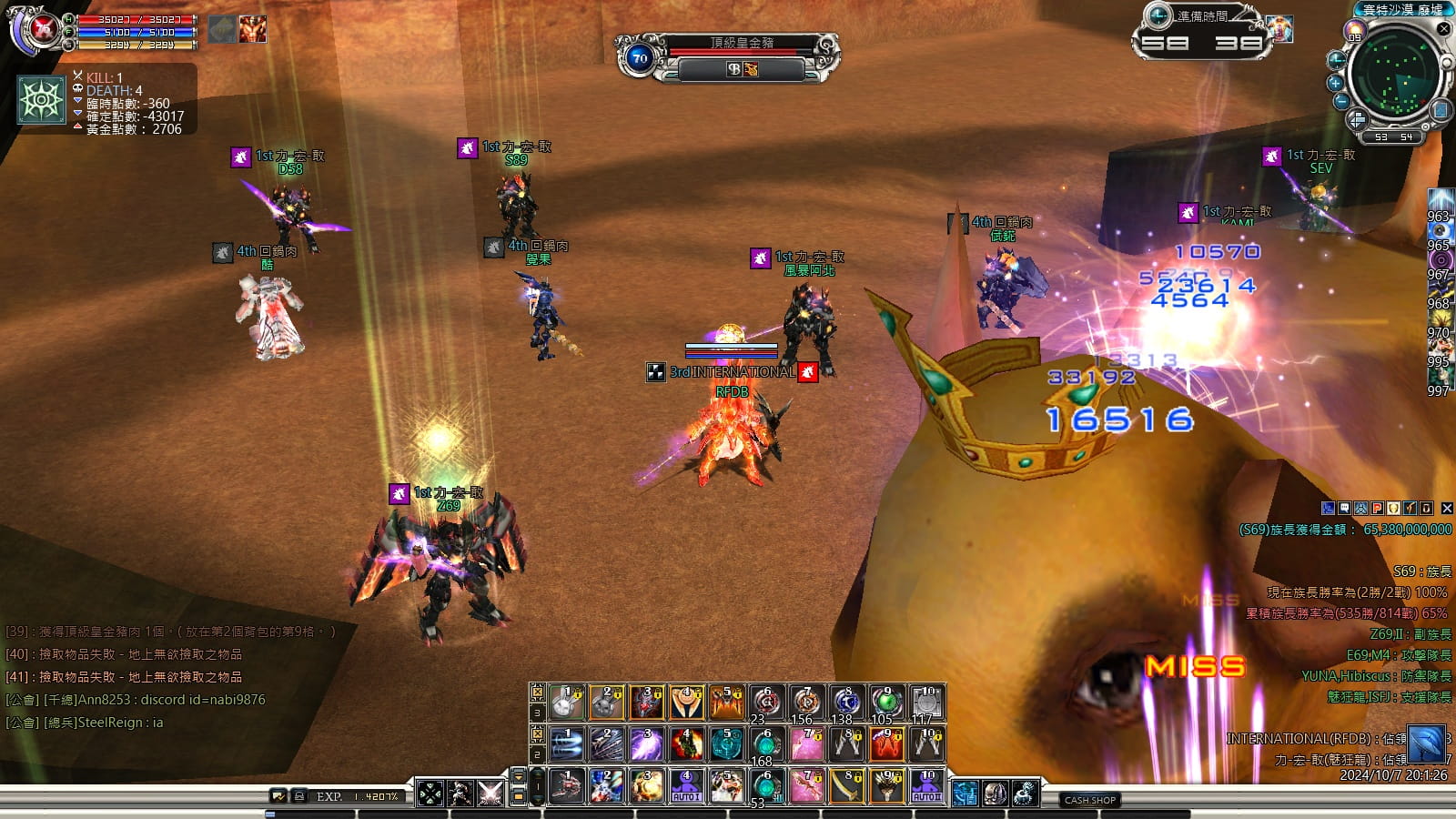
Task: Use the green orb item with count 105
Action: tap(885, 703)
